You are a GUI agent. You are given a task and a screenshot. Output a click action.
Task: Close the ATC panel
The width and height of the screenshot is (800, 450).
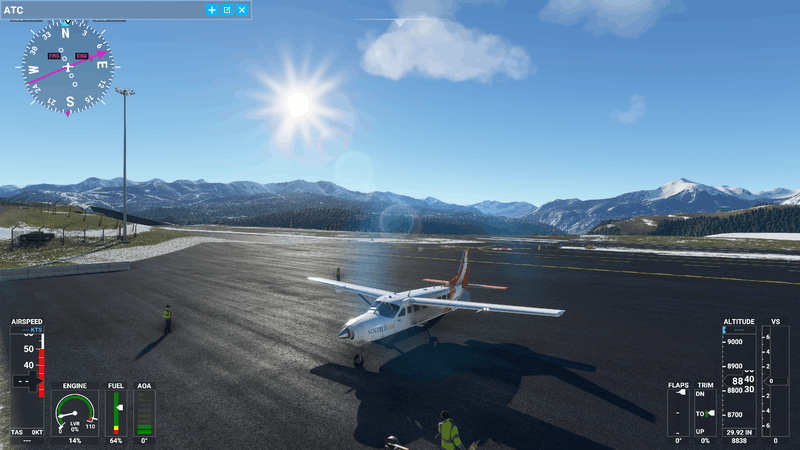(x=242, y=10)
